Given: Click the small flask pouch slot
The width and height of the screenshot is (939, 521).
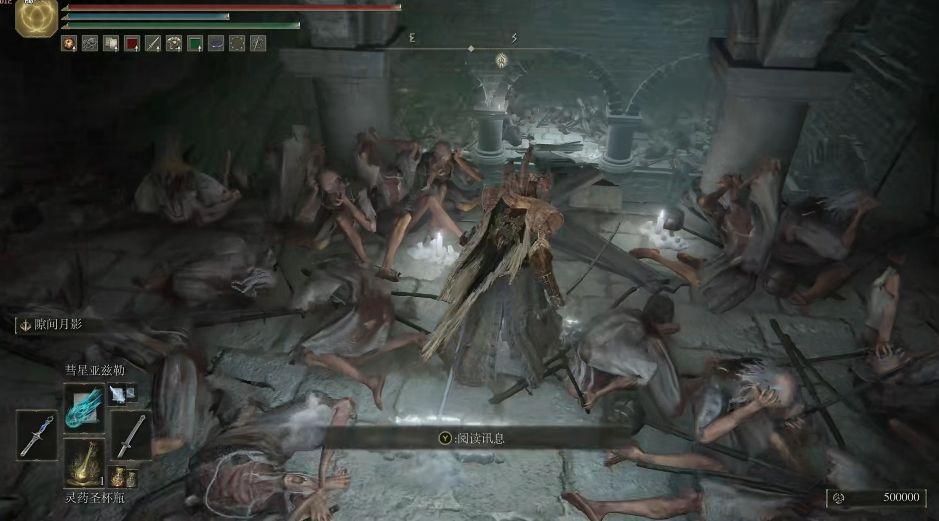Looking at the screenshot, I should tap(123, 477).
